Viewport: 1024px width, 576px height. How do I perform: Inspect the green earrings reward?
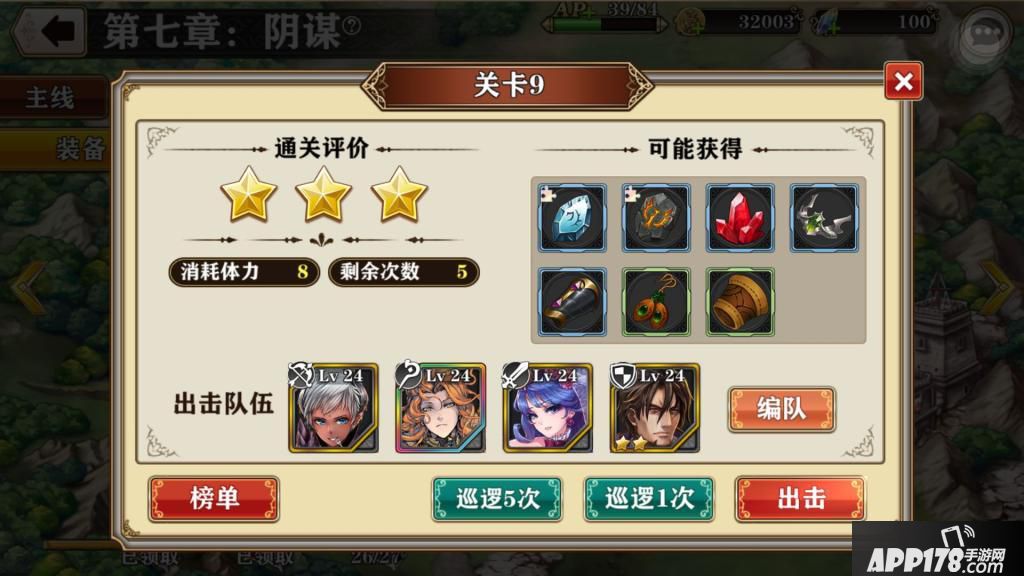click(x=657, y=301)
